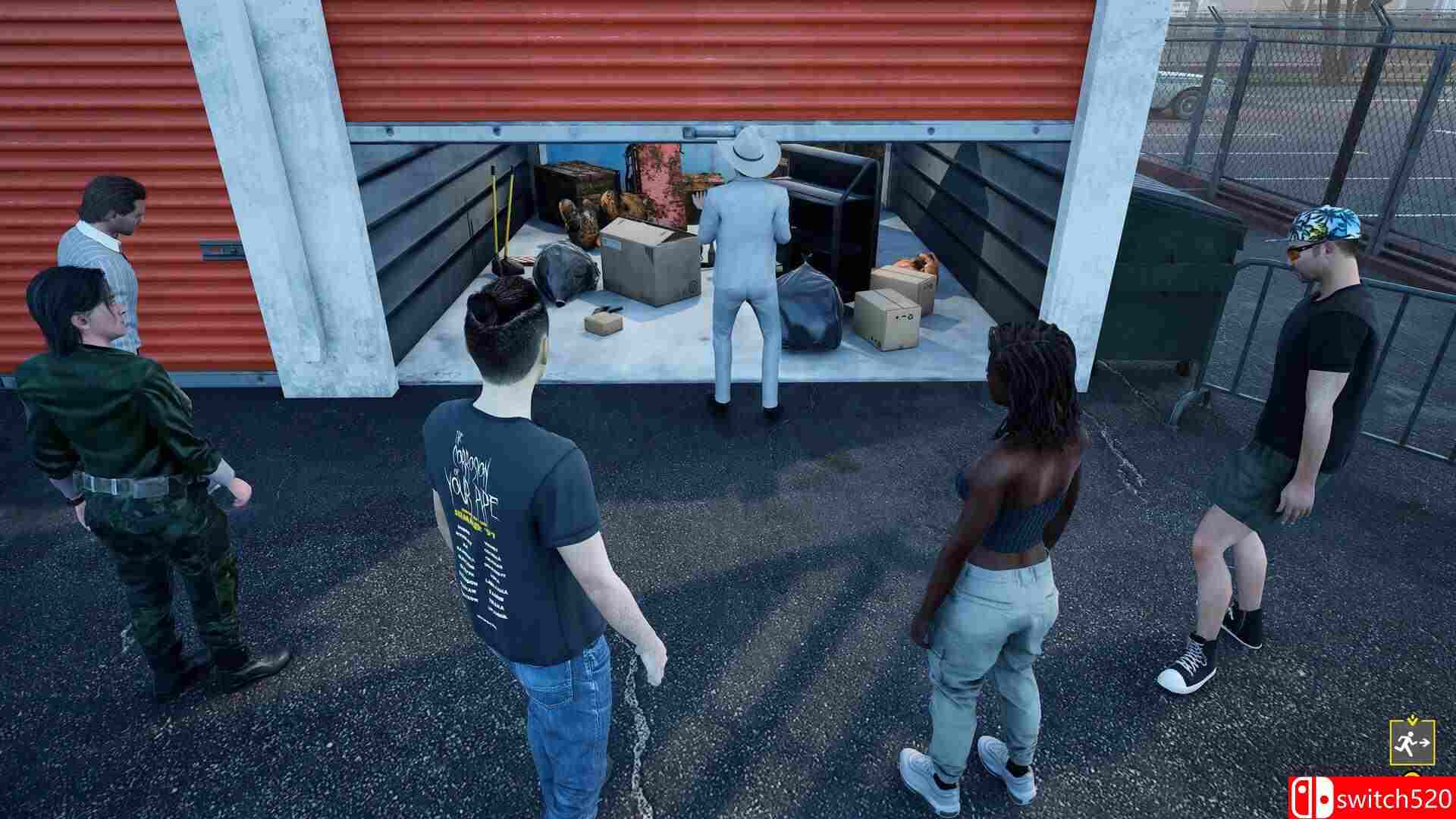Click the partially hidden yellow icon under the watermark
This screenshot has height=819, width=1456.
tap(1411, 775)
